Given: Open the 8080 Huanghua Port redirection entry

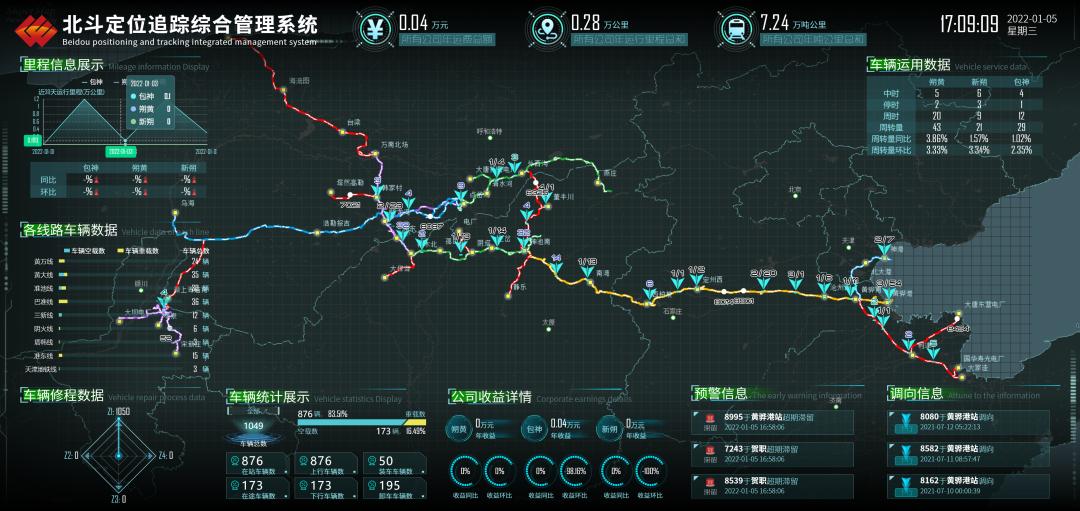Looking at the screenshot, I should 968,422.
